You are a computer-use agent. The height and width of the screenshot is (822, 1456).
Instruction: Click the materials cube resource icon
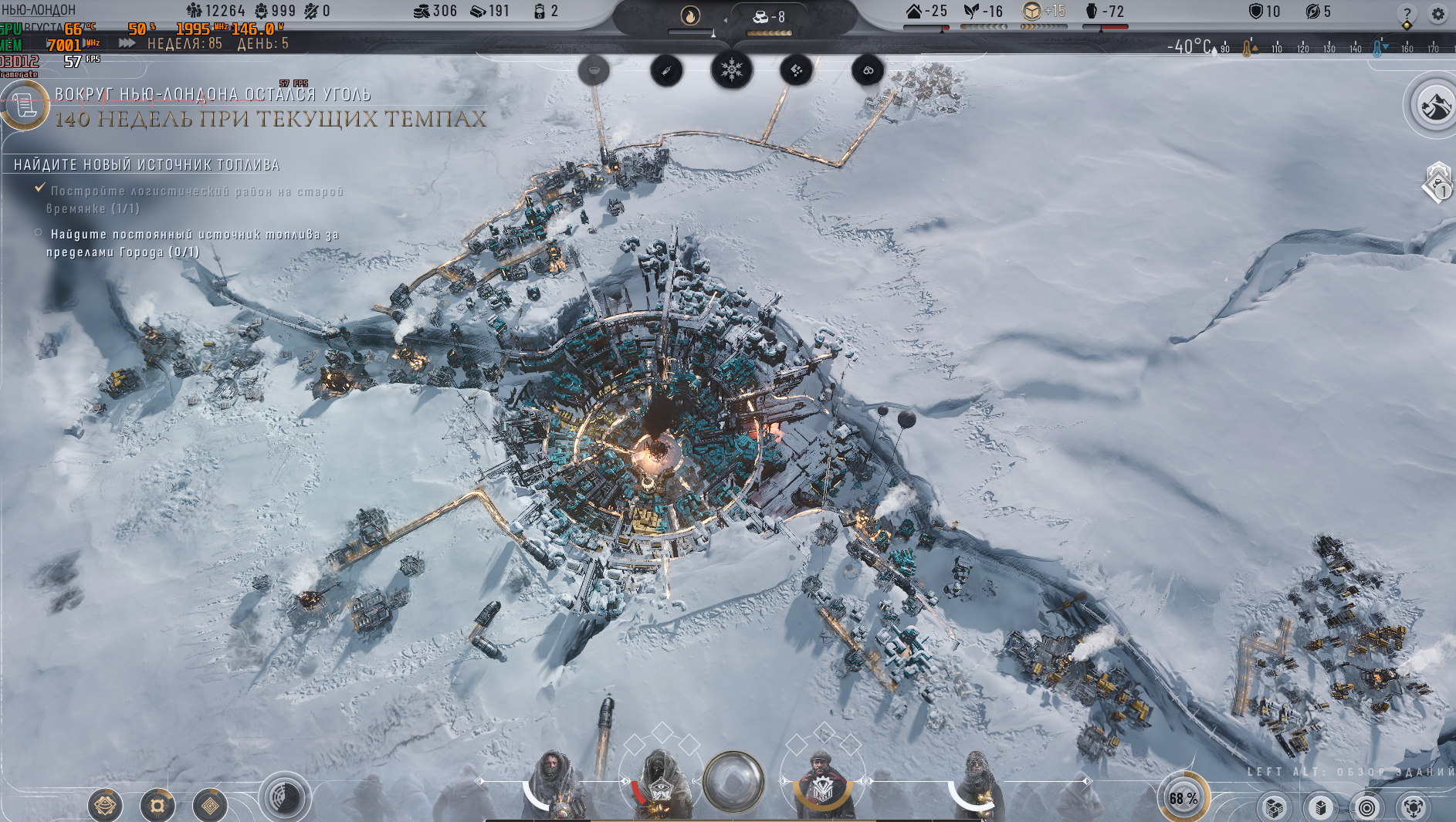1031,11
